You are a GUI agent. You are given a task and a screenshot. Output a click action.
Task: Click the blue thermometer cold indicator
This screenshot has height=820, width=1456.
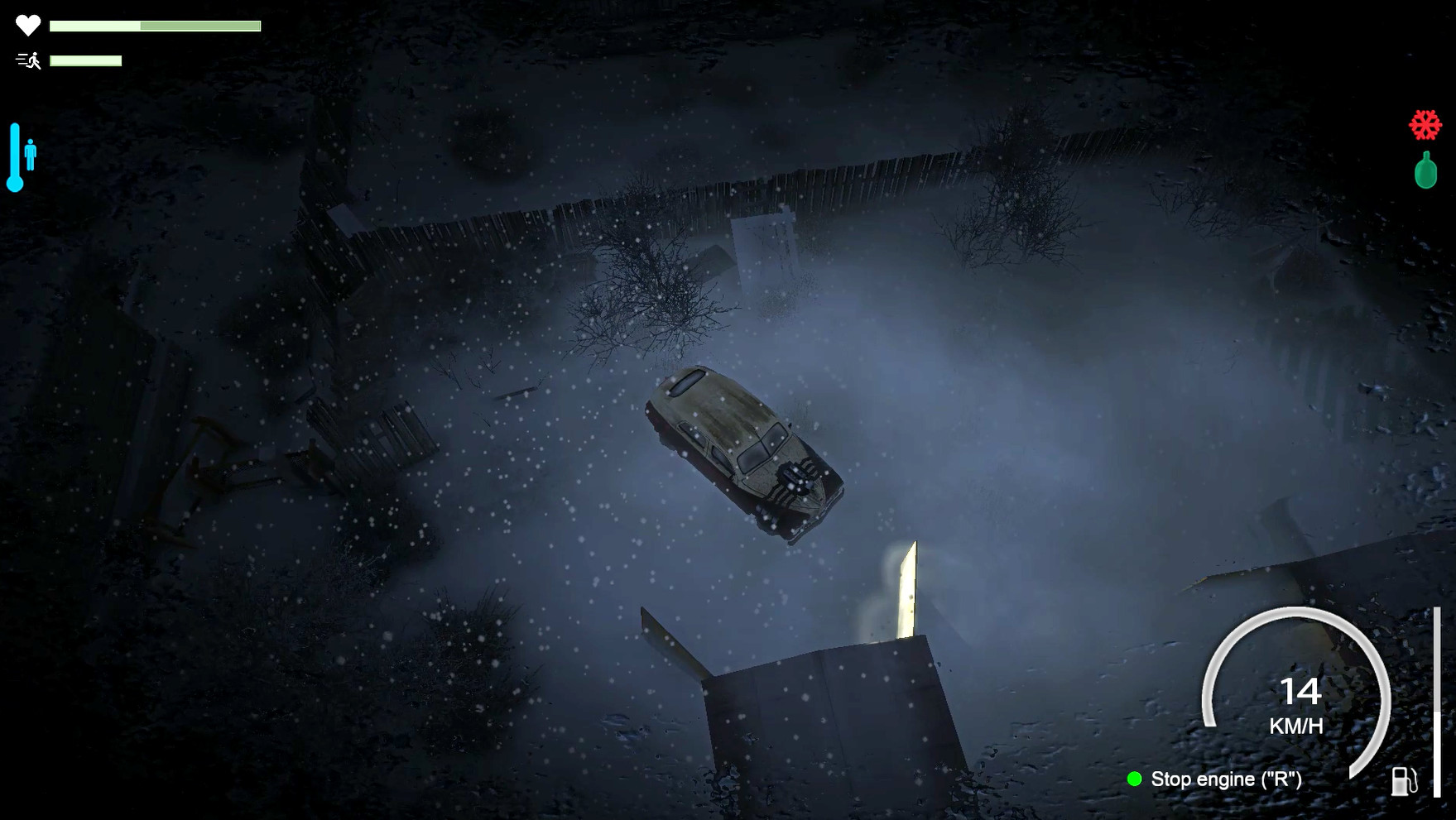pyautogui.click(x=14, y=157)
